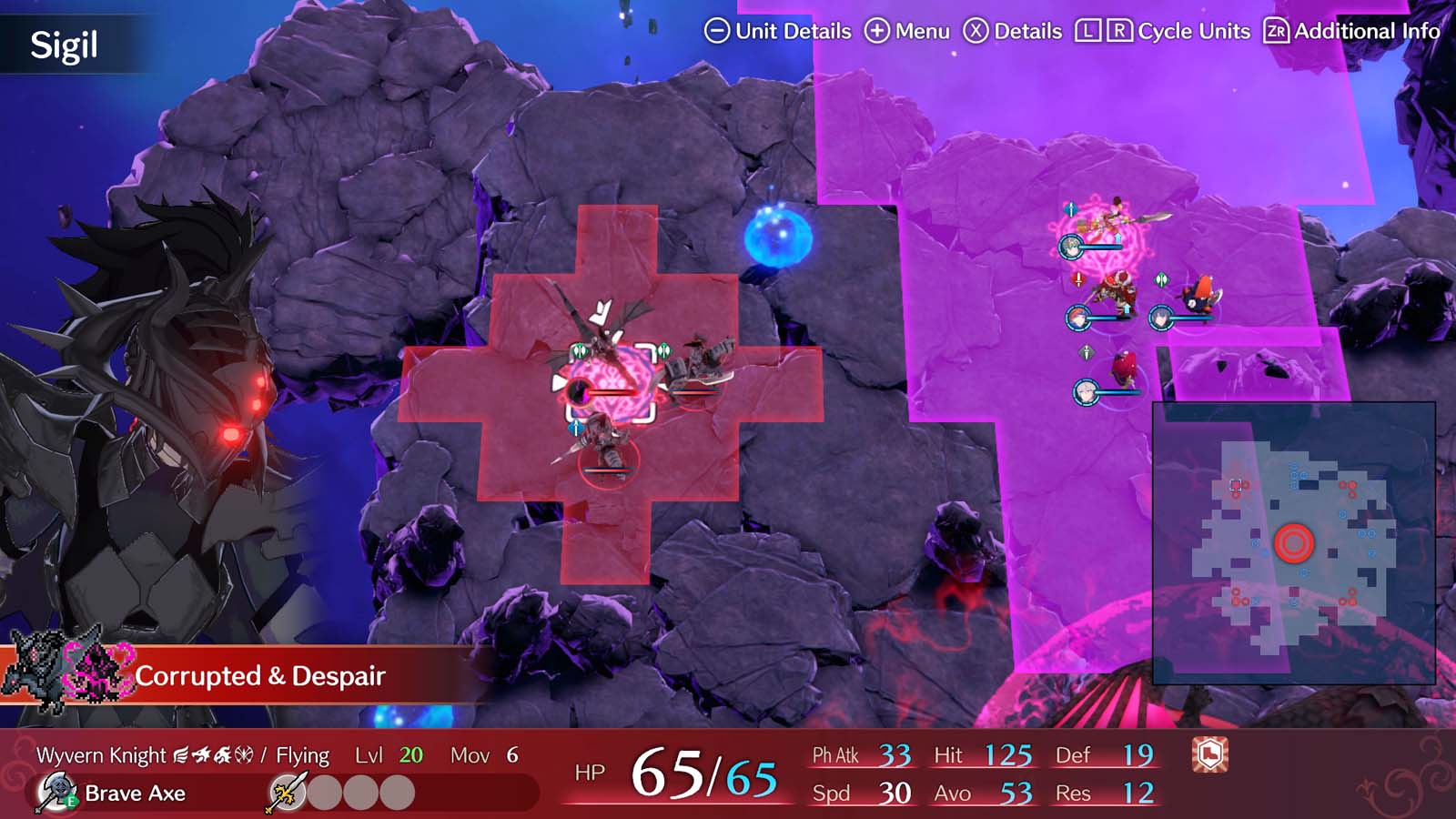The width and height of the screenshot is (1456, 819).
Task: Click the red lance warning icon above the armored knight
Action: click(1078, 280)
